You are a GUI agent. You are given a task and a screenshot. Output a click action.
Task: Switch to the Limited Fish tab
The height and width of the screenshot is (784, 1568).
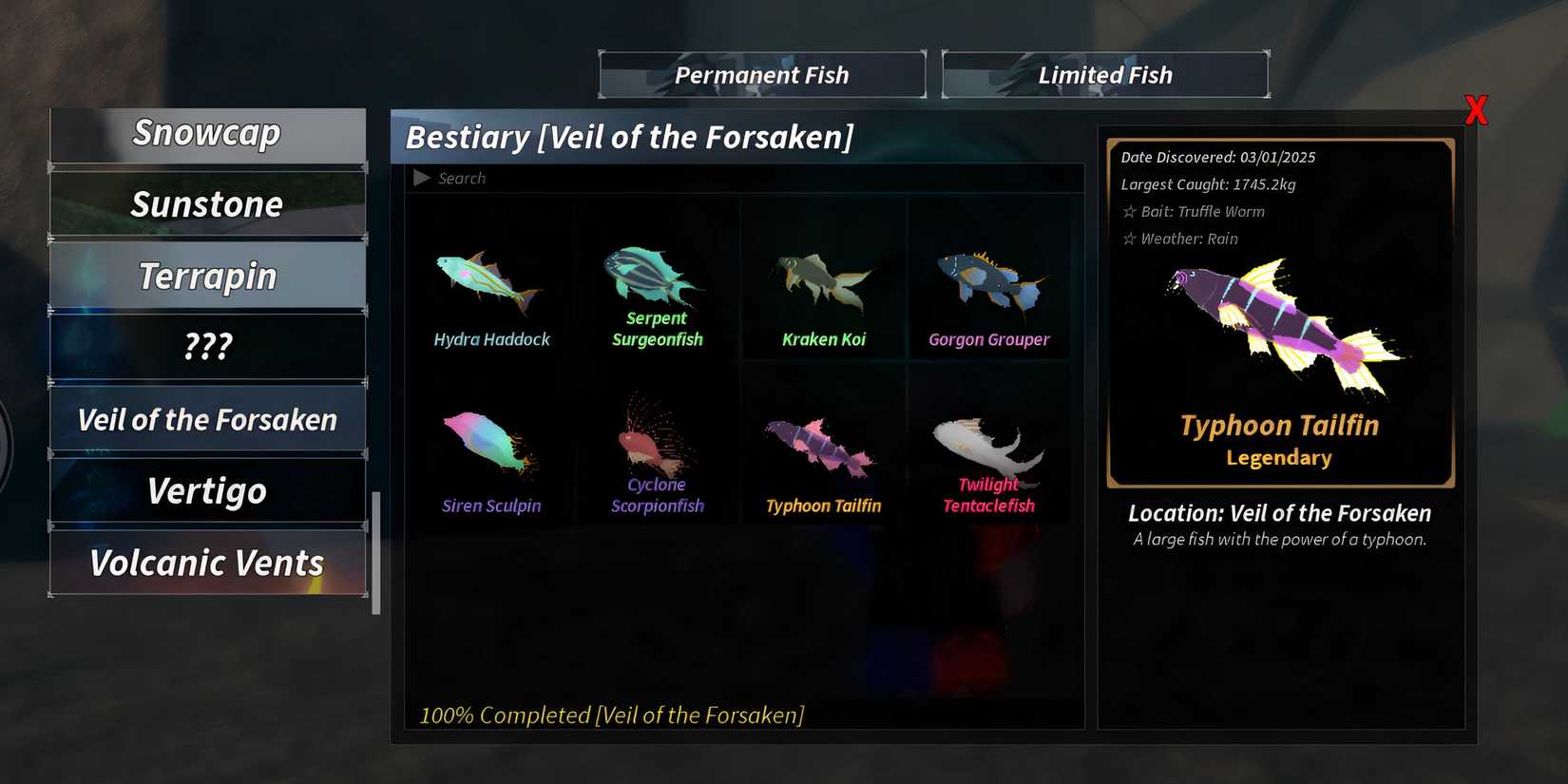[x=1105, y=74]
